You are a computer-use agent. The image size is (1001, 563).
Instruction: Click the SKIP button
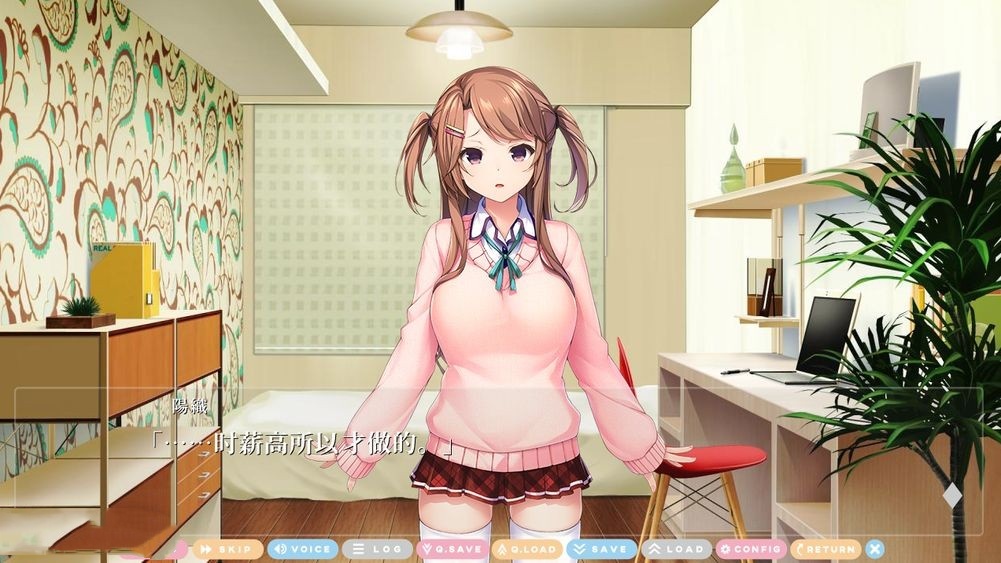(x=228, y=549)
